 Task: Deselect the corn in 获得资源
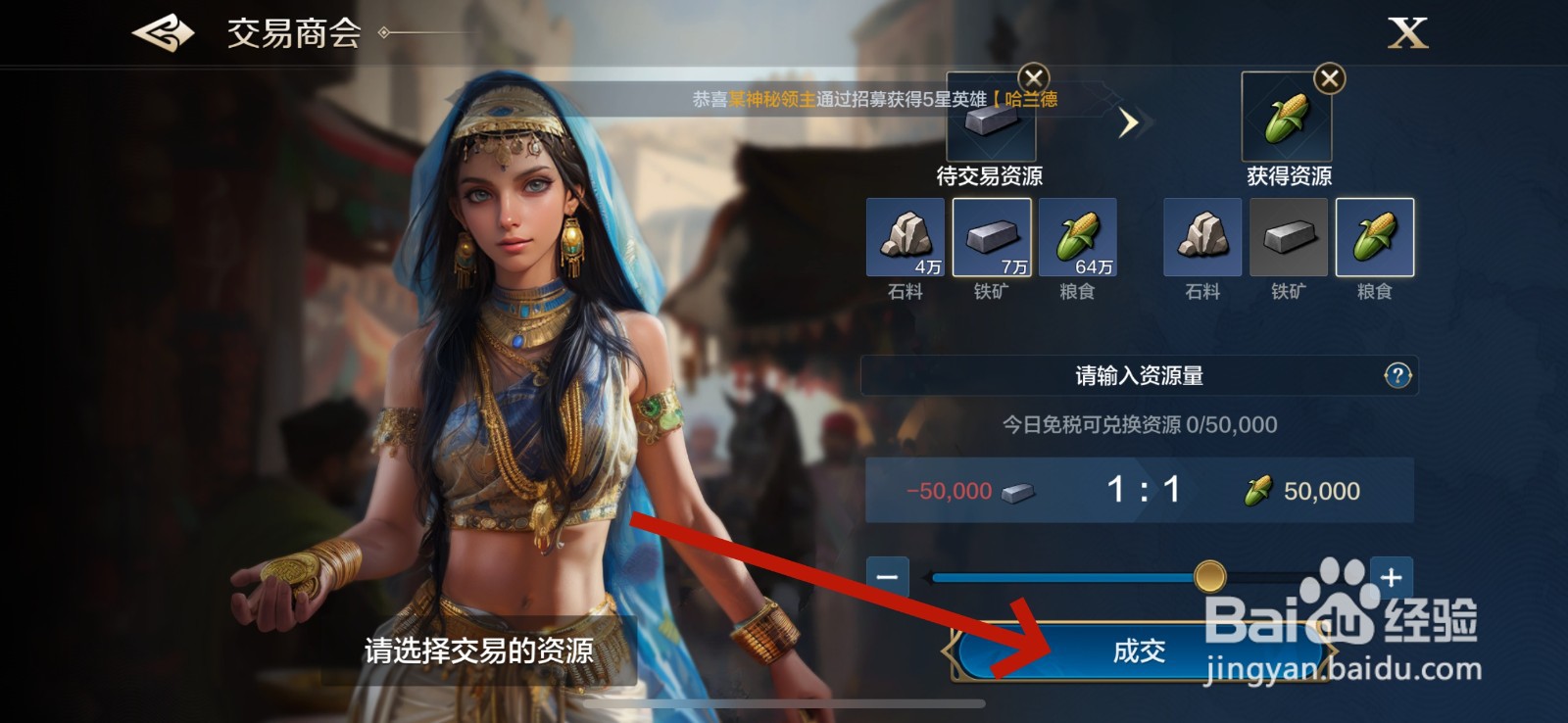pyautogui.click(x=1331, y=77)
